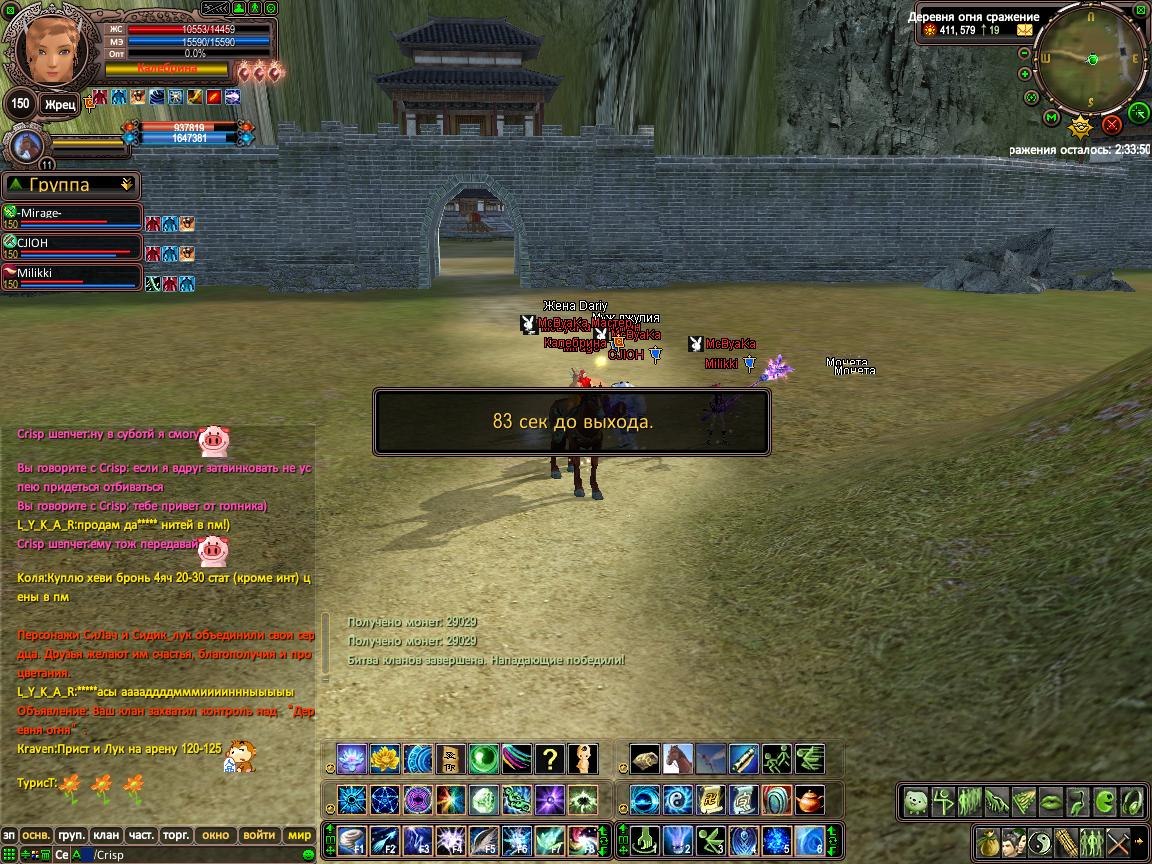1152x864 pixels.
Task: Cast the F1 tornado skill
Action: click(x=353, y=840)
